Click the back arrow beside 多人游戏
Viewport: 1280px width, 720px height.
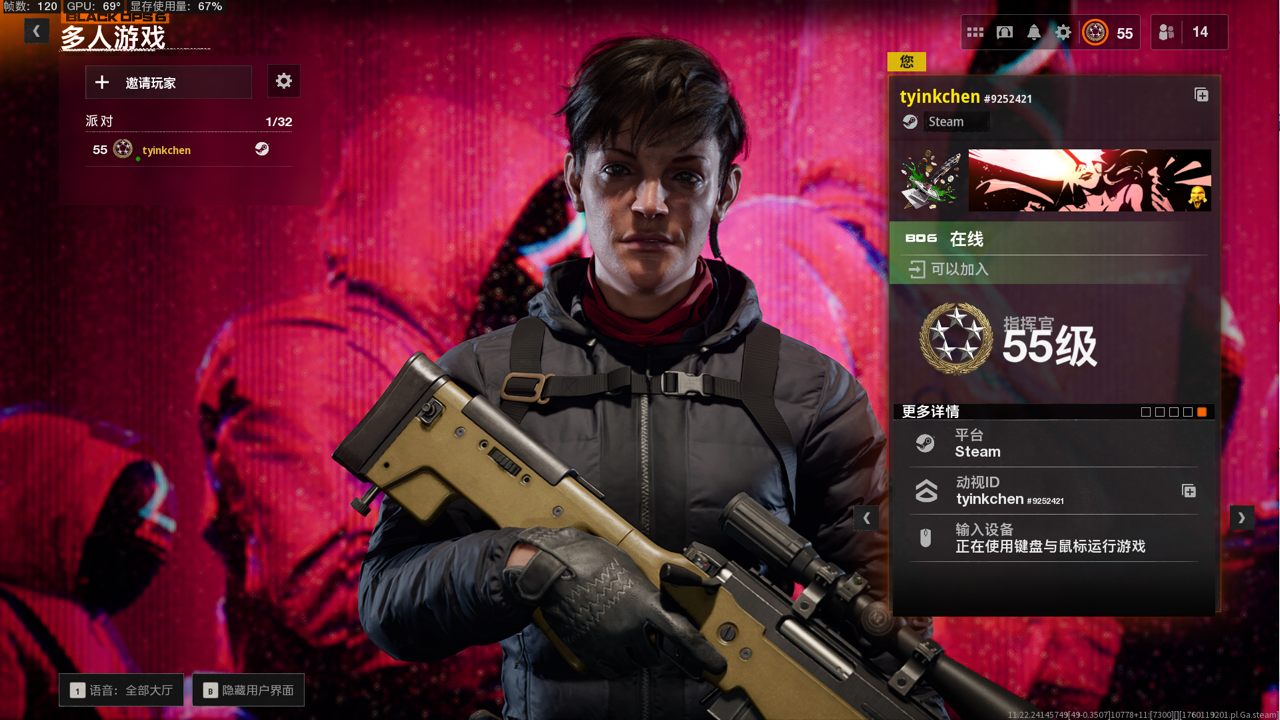point(36,31)
